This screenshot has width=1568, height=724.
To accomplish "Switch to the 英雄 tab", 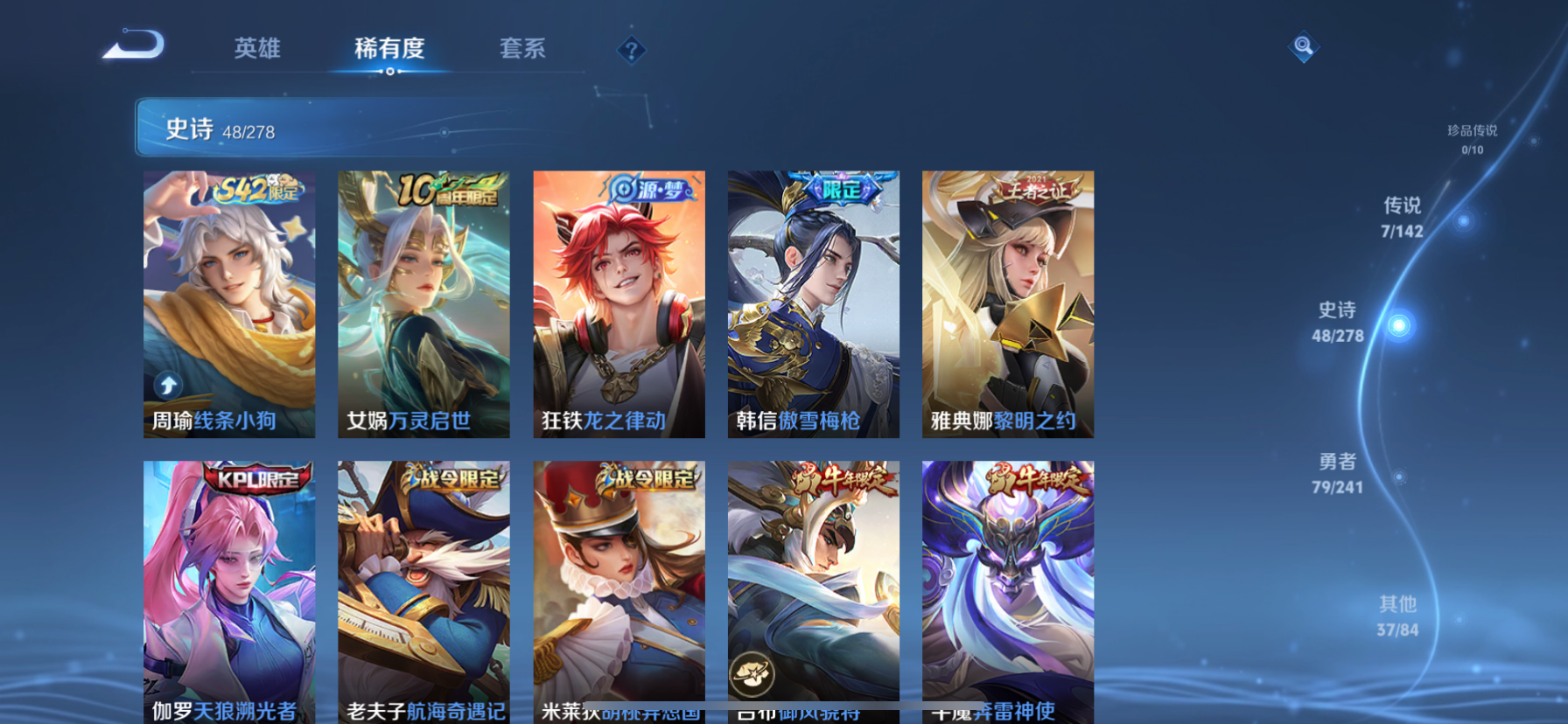I will point(256,50).
